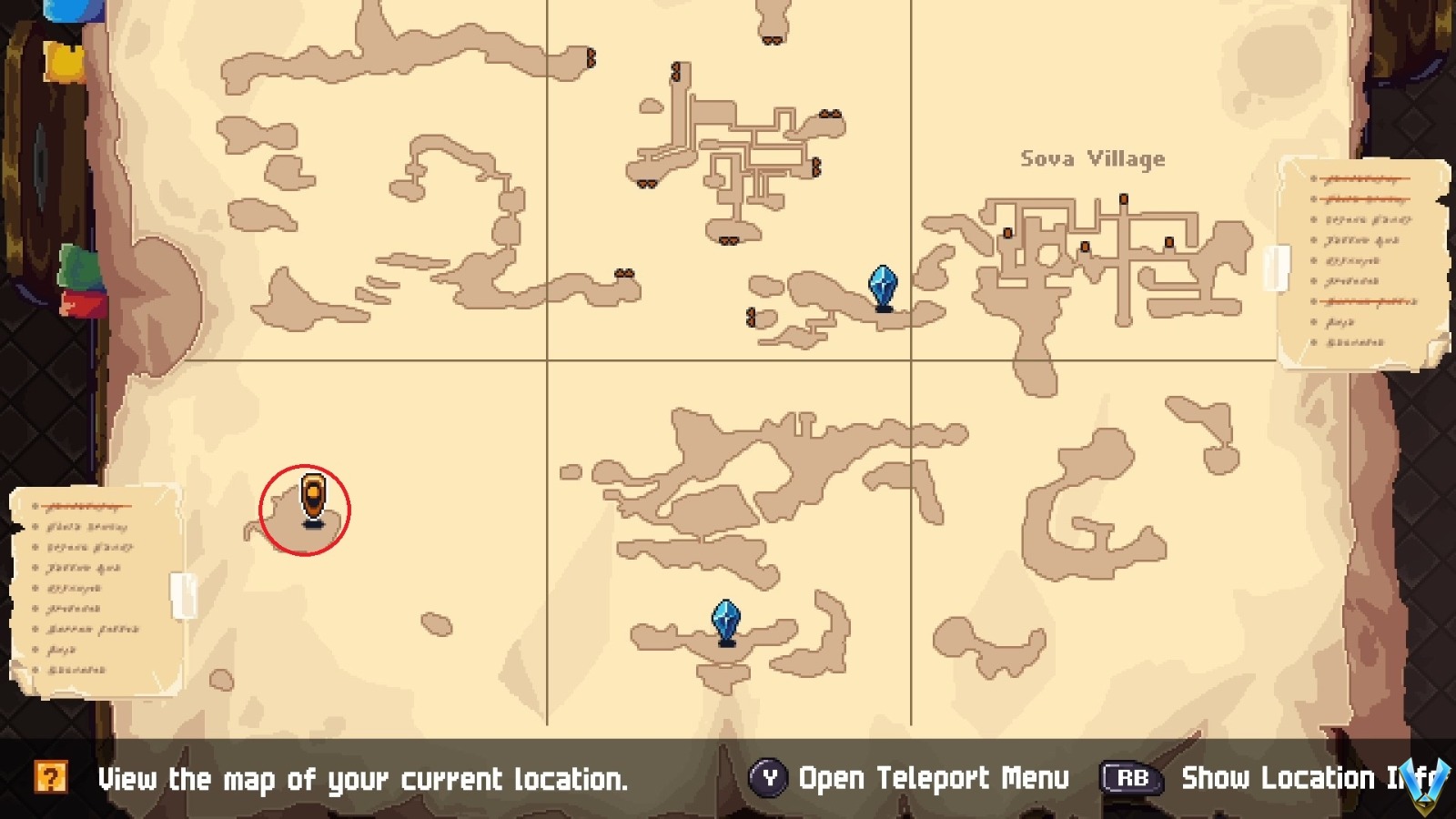
Task: Click the Open Teleport Menu text
Action: click(933, 779)
